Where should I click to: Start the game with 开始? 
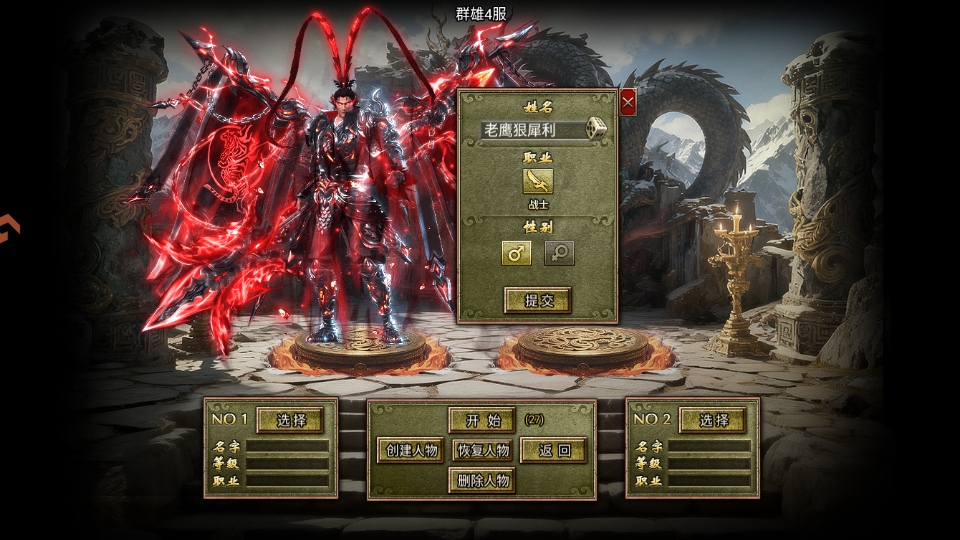[x=482, y=420]
